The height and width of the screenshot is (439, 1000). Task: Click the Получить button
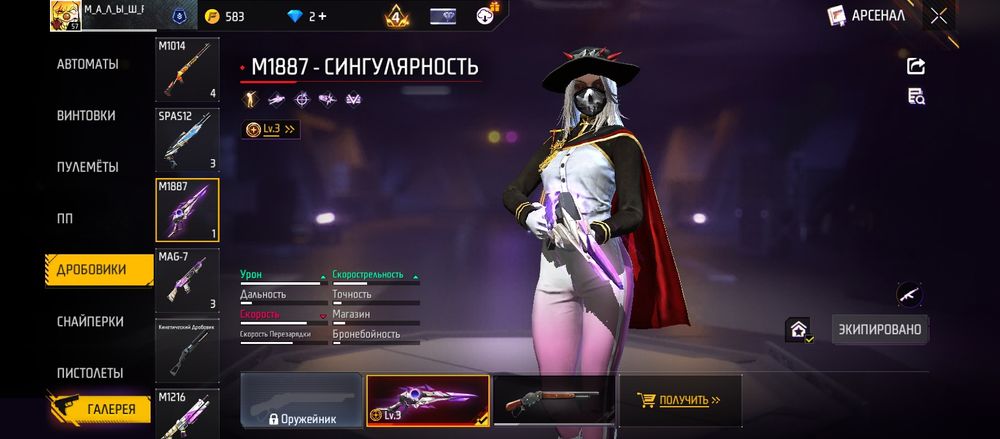(x=681, y=400)
